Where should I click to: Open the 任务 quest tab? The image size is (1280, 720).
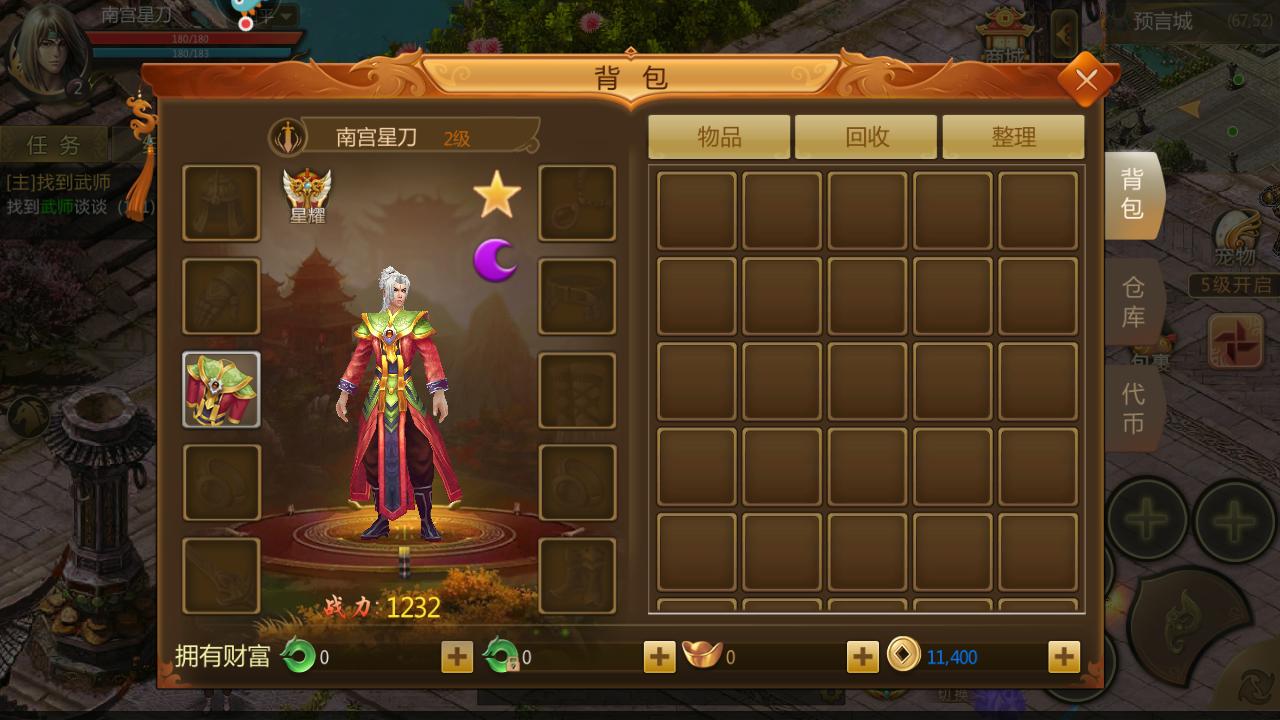coord(54,145)
